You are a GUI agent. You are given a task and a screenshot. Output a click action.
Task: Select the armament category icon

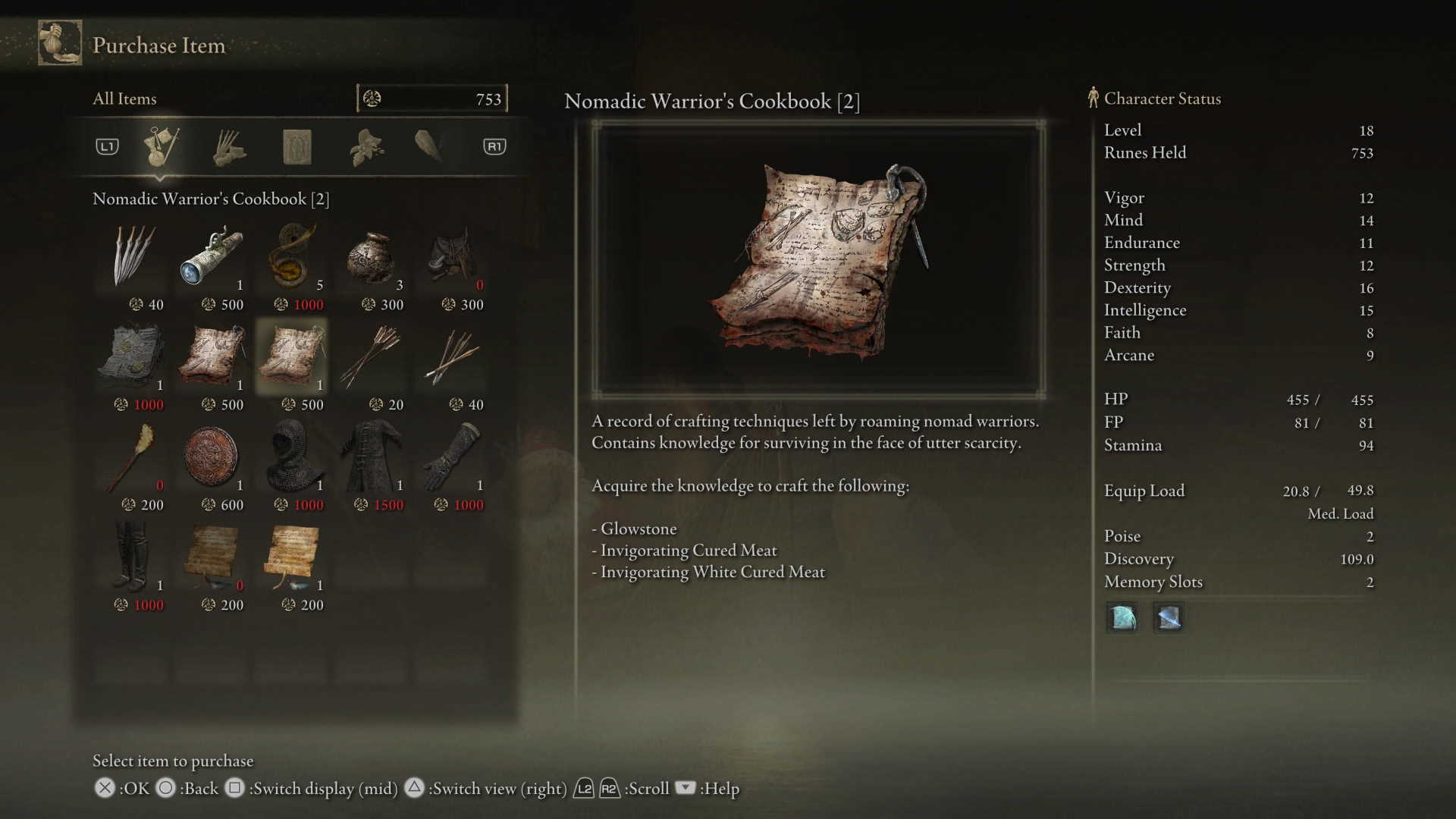pyautogui.click(x=428, y=146)
